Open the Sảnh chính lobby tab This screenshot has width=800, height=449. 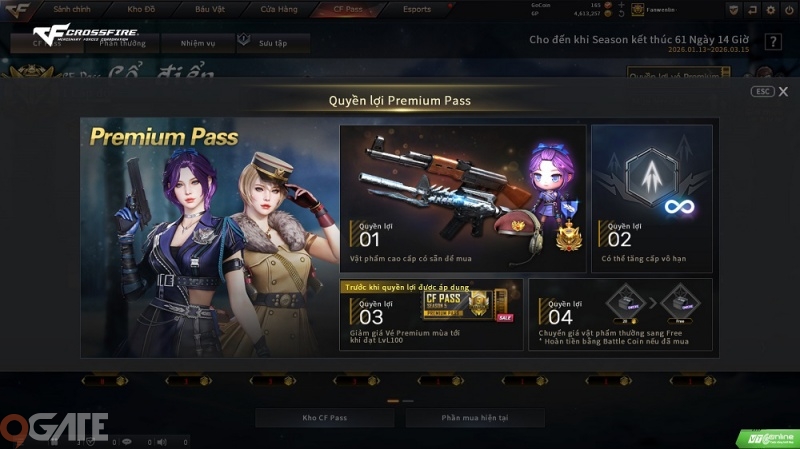pyautogui.click(x=72, y=10)
